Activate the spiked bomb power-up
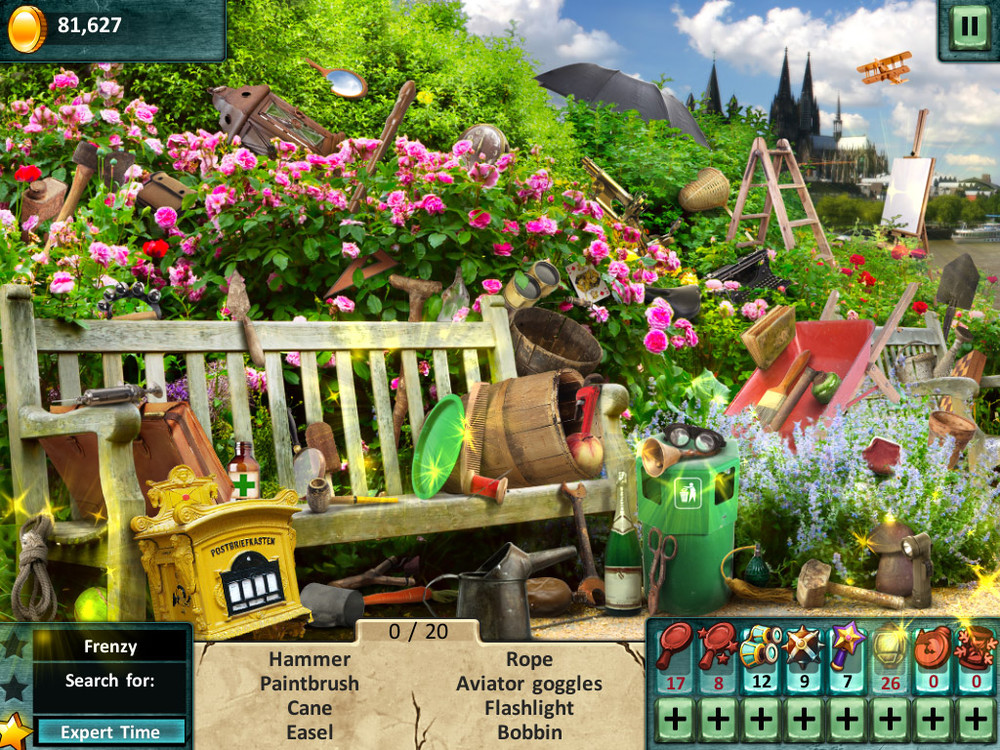The height and width of the screenshot is (750, 1000). pyautogui.click(x=803, y=647)
